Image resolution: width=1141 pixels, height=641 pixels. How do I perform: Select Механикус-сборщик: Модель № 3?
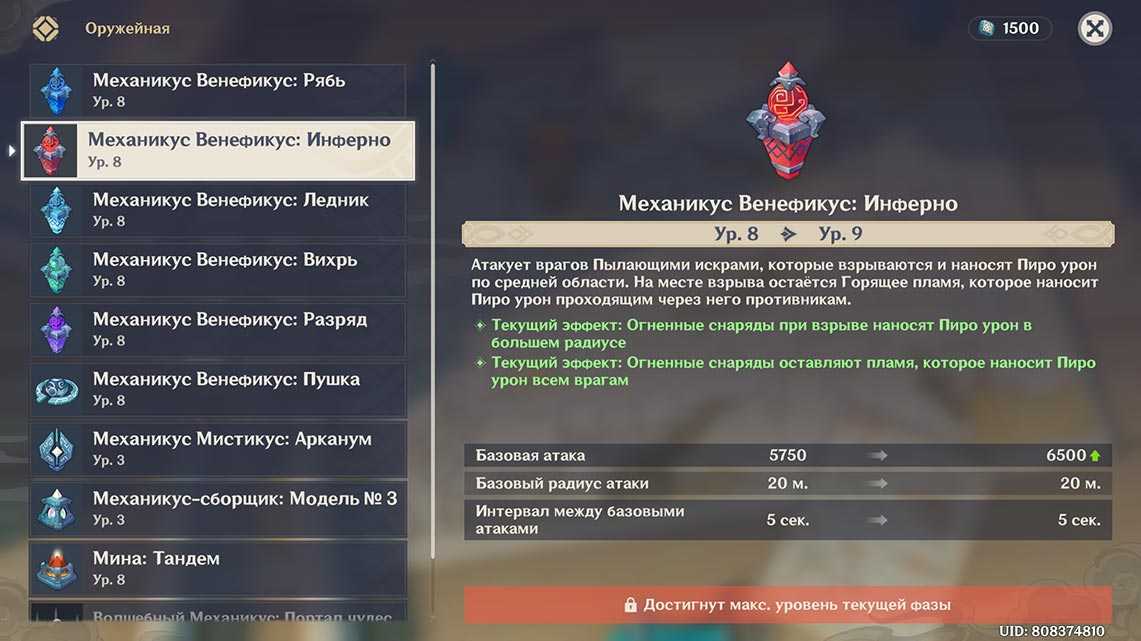218,508
